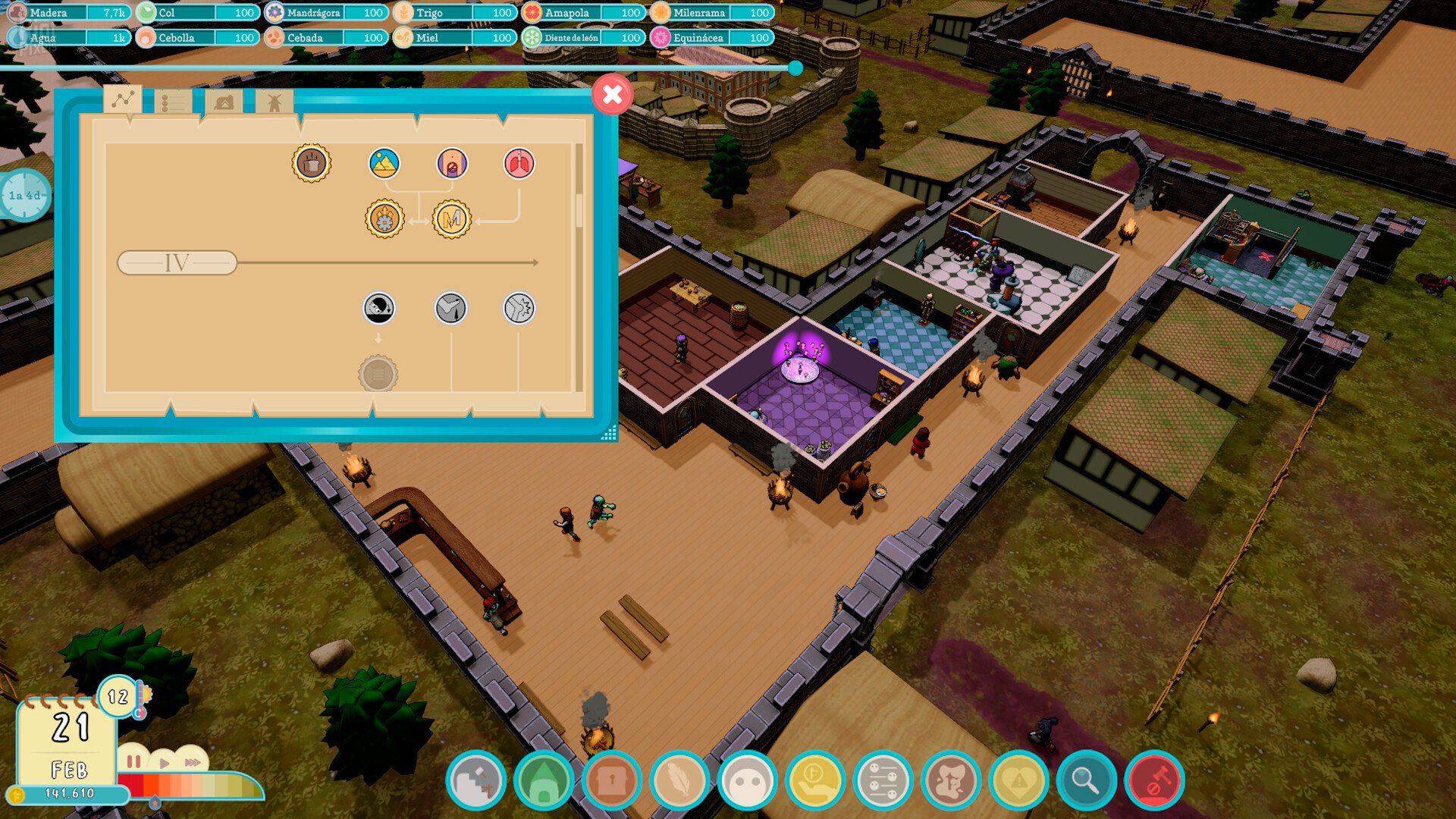Viewport: 1456px width, 819px height.
Task: Resume normal play speed
Action: click(164, 762)
